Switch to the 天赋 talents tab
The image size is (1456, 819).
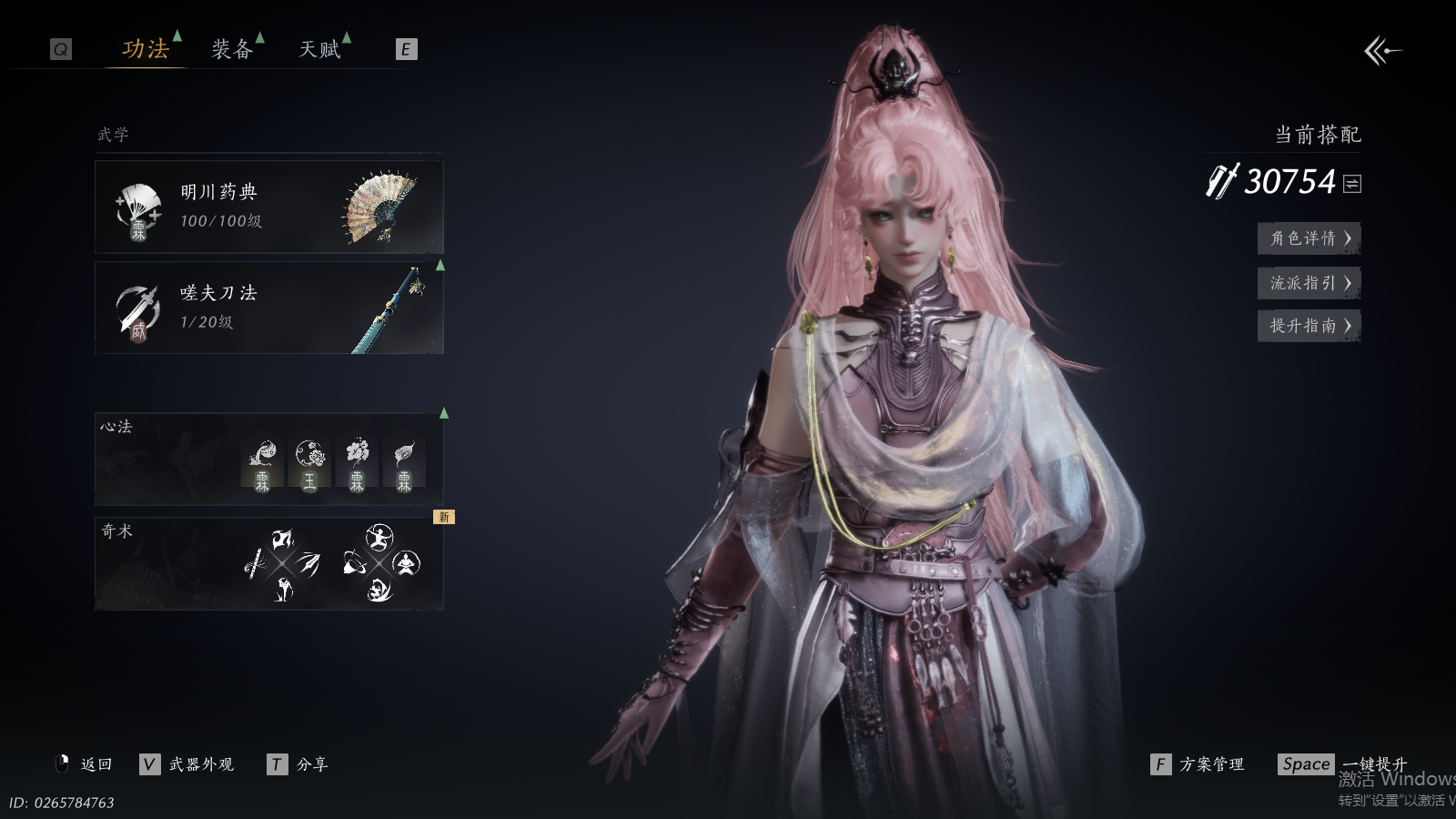click(319, 49)
